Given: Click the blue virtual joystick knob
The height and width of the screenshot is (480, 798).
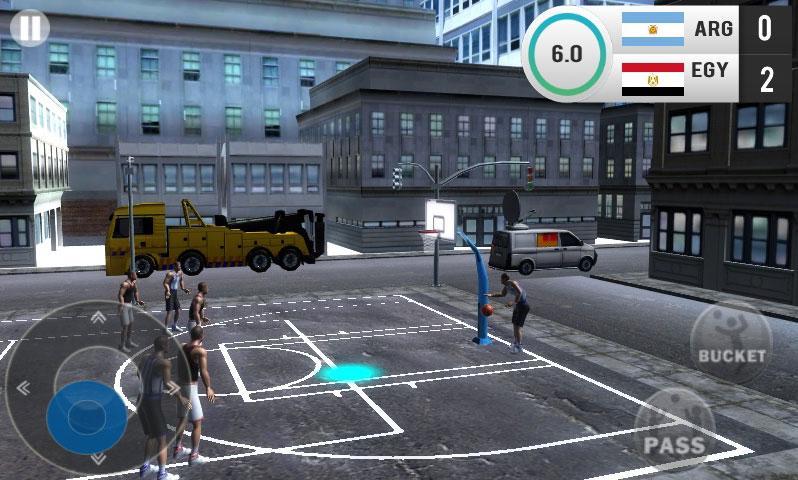Looking at the screenshot, I should point(87,416).
